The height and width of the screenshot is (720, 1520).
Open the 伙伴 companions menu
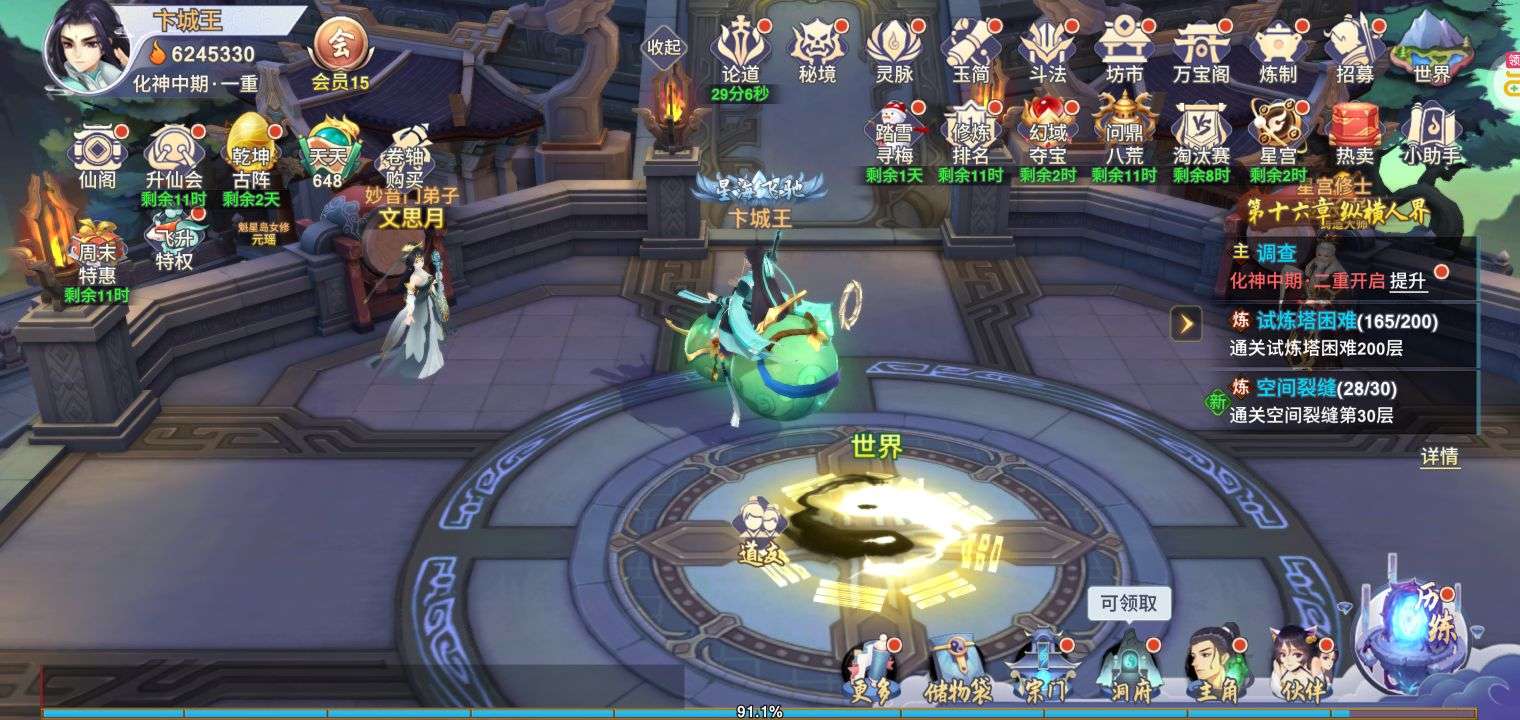coord(1300,665)
